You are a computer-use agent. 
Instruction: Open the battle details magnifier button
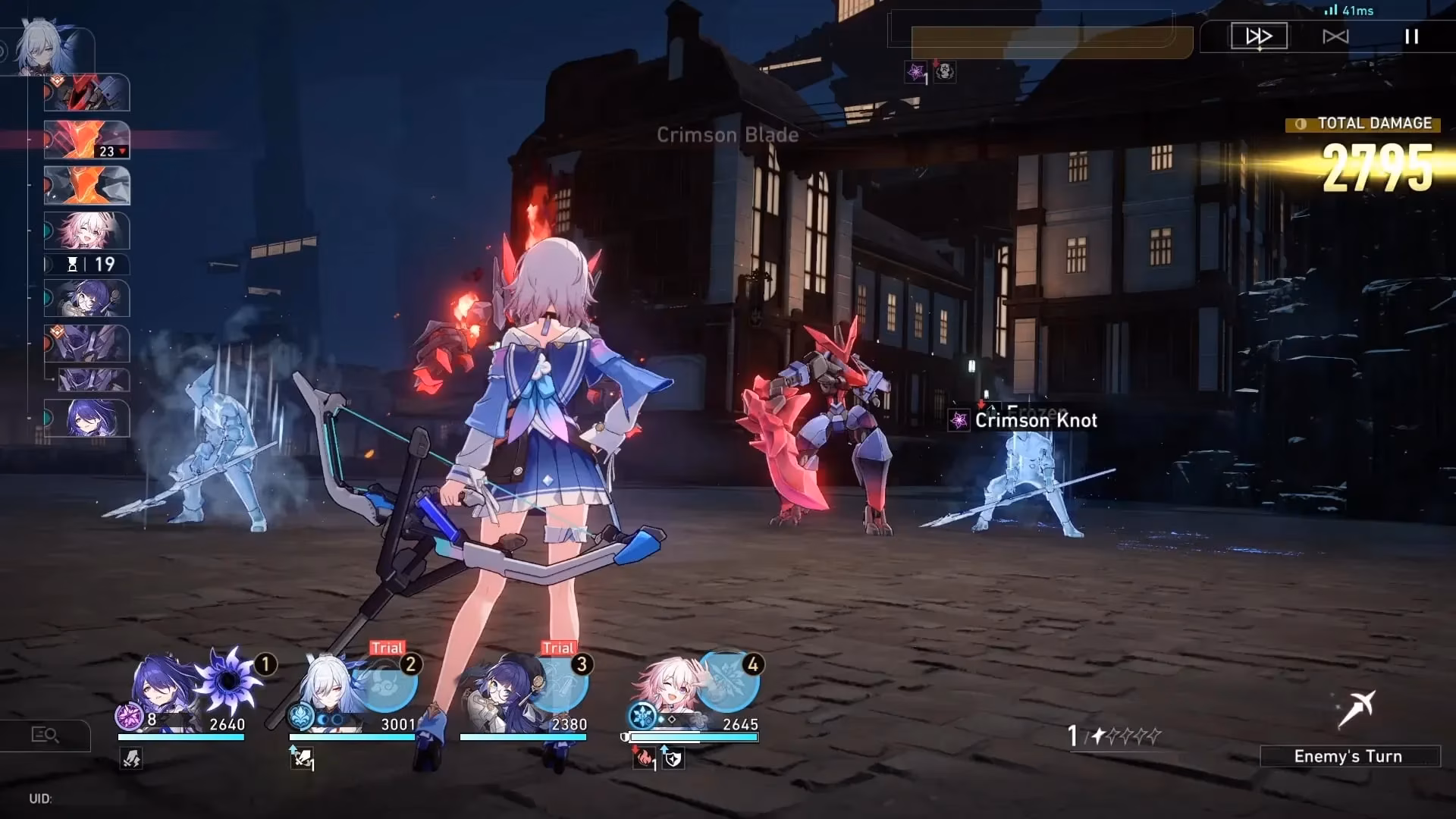(45, 734)
